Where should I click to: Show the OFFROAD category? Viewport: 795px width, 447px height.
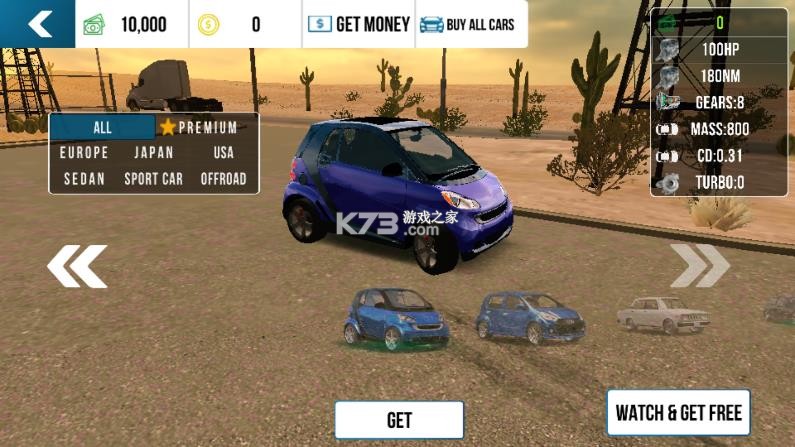[223, 179]
